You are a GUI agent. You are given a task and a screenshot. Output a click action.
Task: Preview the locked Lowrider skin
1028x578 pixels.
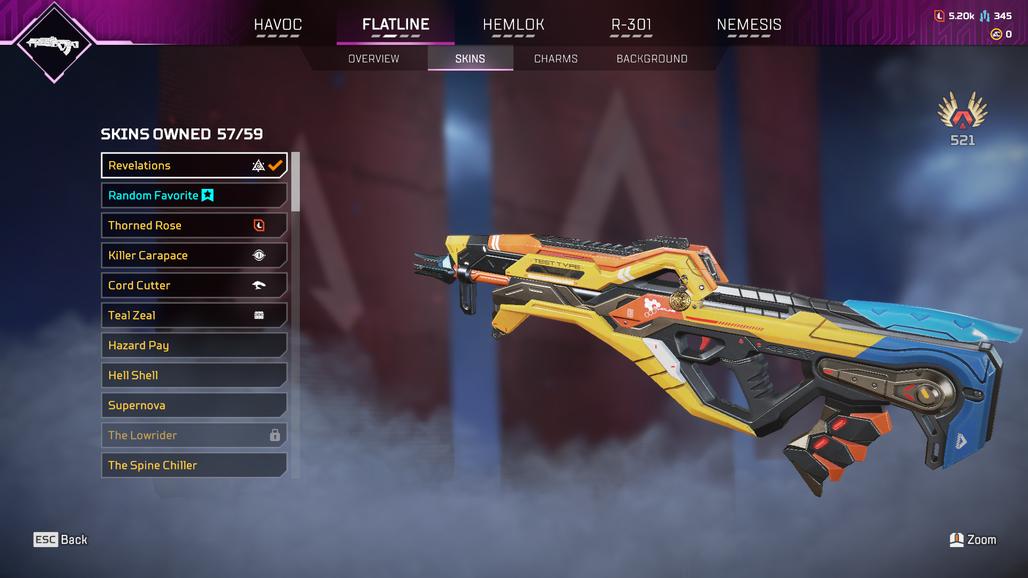[x=194, y=436]
